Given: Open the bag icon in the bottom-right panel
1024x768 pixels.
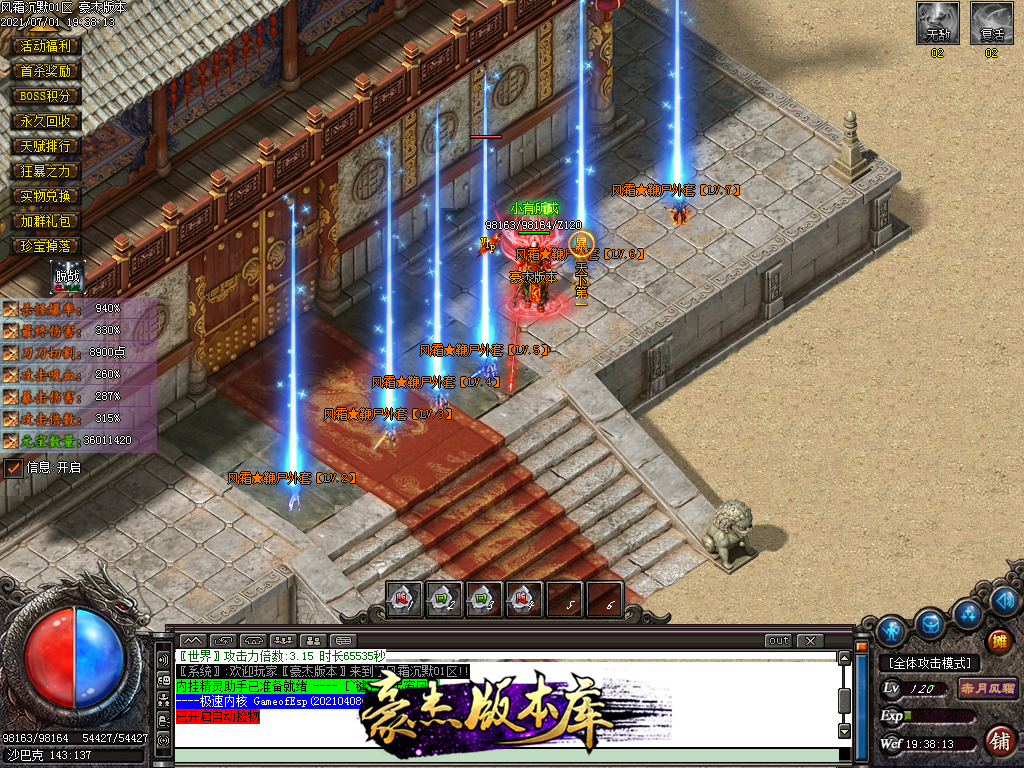Looking at the screenshot, I should click(x=930, y=624).
